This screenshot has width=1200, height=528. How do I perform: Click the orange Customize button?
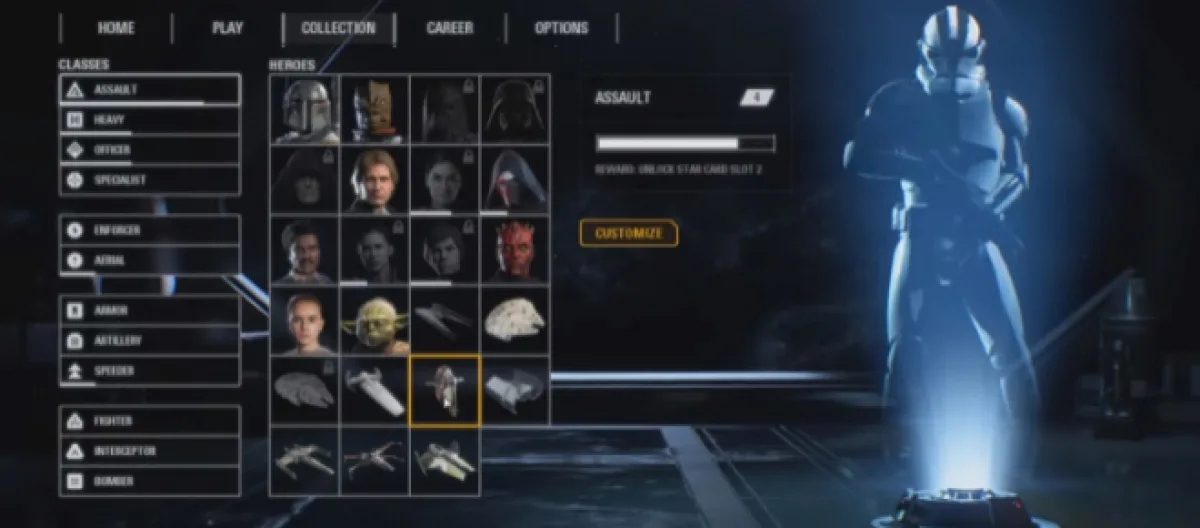point(629,233)
